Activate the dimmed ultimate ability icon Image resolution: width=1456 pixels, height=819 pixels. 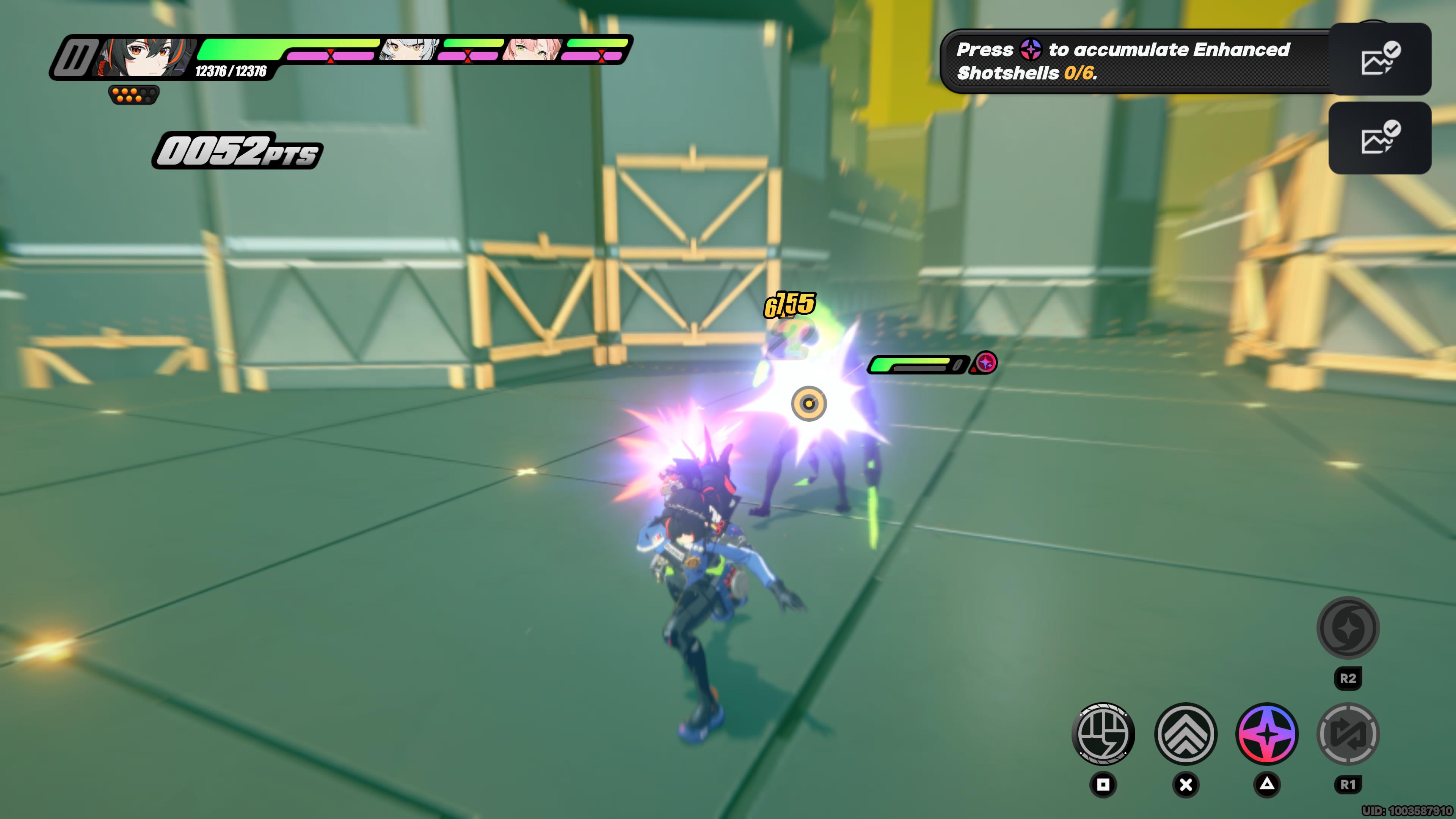point(1348,628)
